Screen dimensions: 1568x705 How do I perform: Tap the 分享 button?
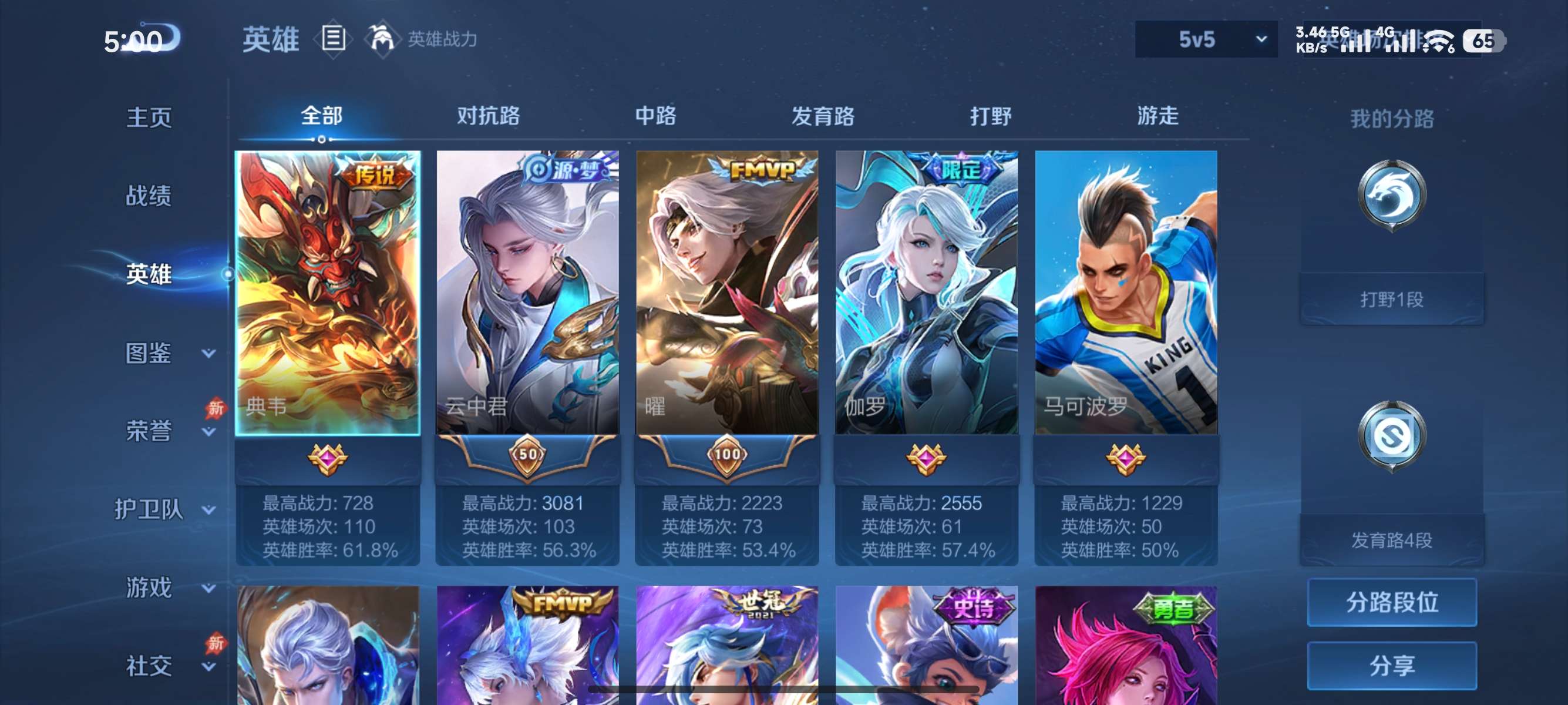click(x=1394, y=666)
